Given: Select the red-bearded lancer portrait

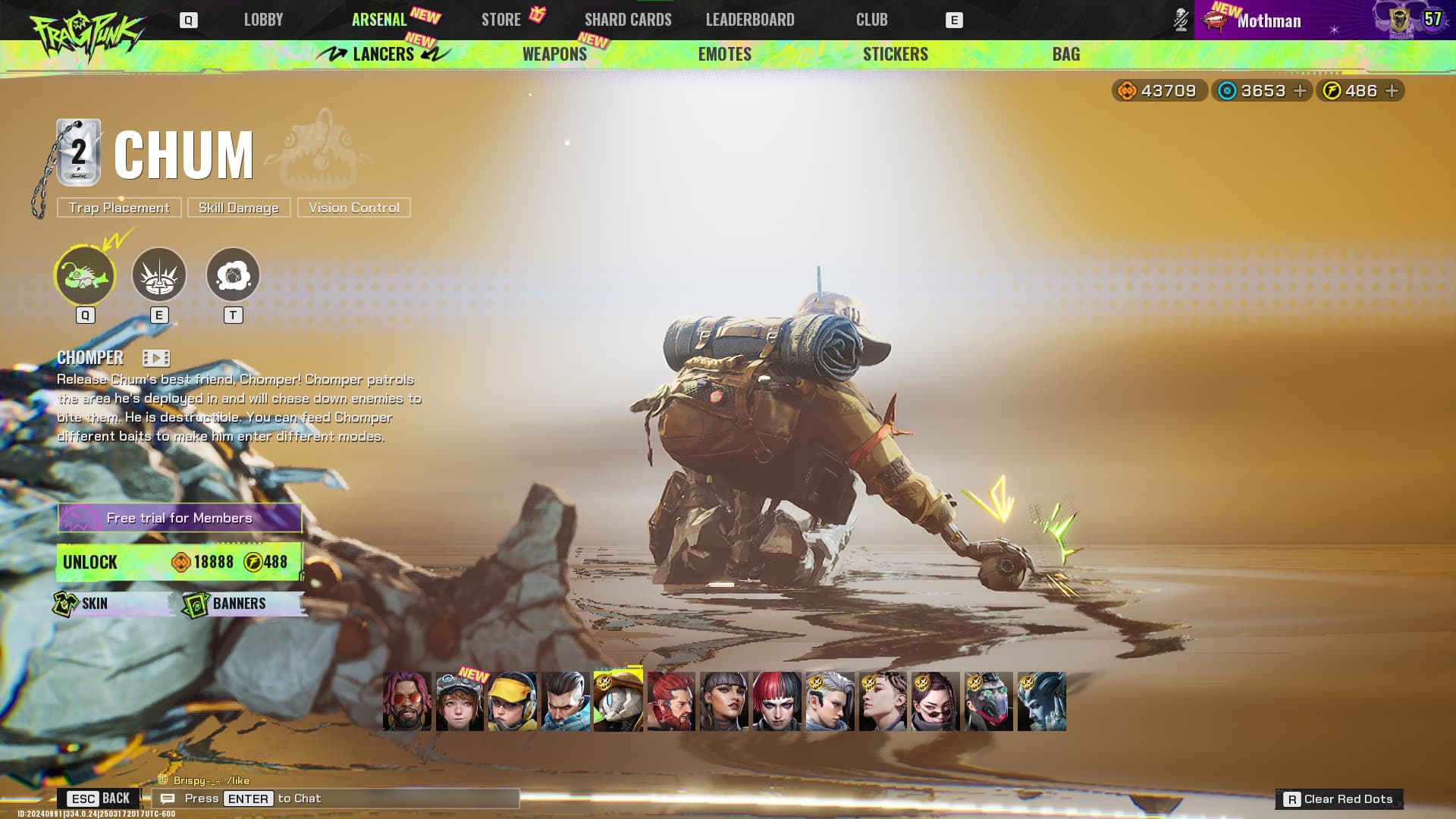Looking at the screenshot, I should tap(671, 701).
